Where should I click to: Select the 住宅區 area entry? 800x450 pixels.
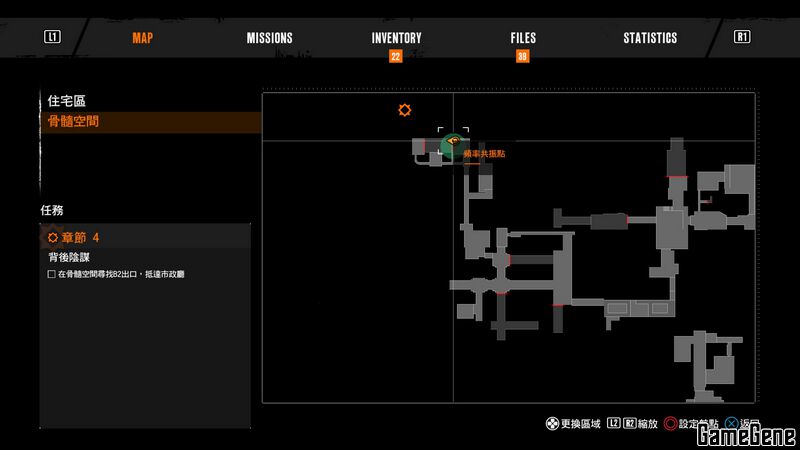pyautogui.click(x=67, y=101)
